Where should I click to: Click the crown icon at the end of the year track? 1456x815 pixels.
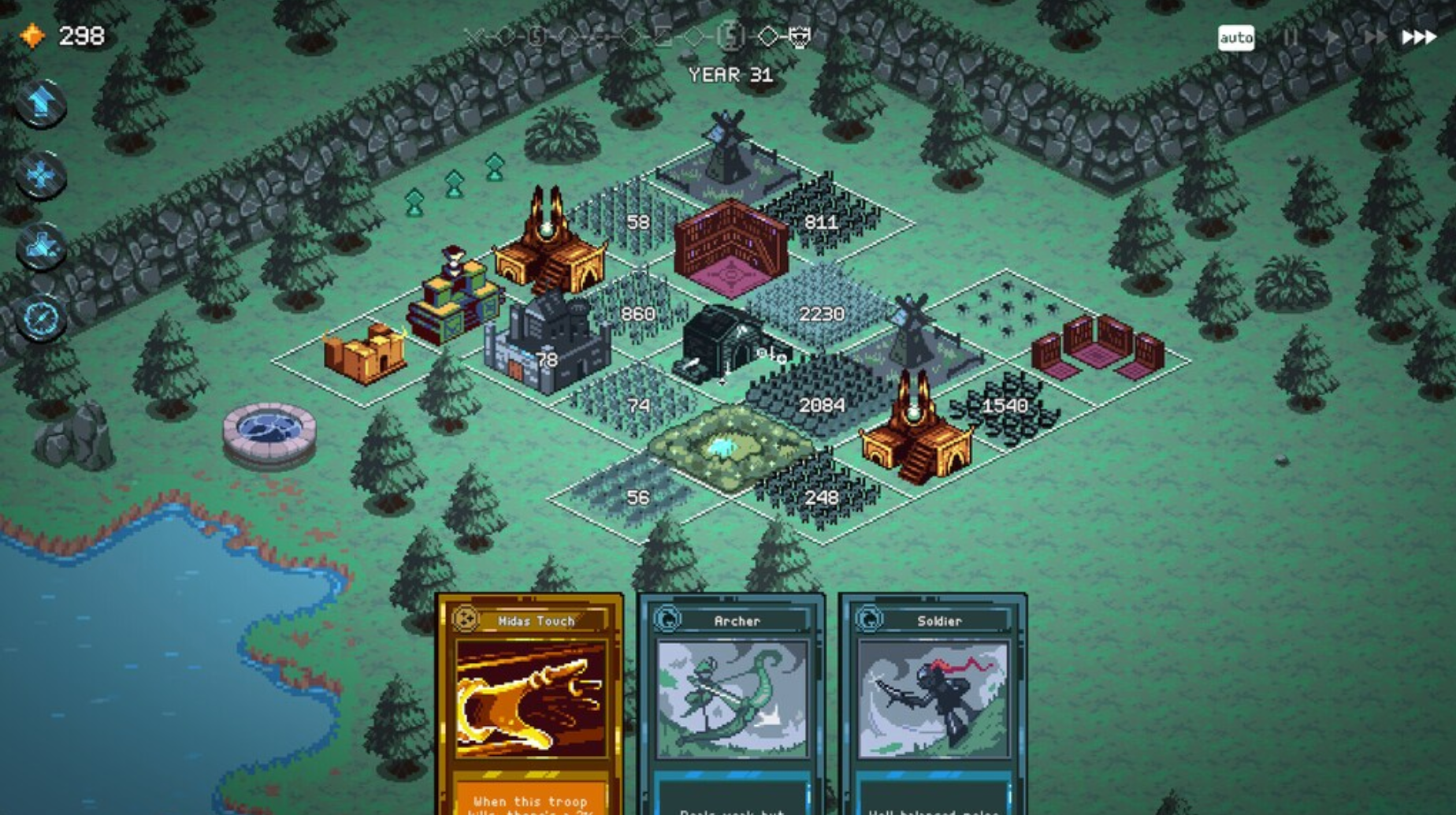[x=800, y=35]
